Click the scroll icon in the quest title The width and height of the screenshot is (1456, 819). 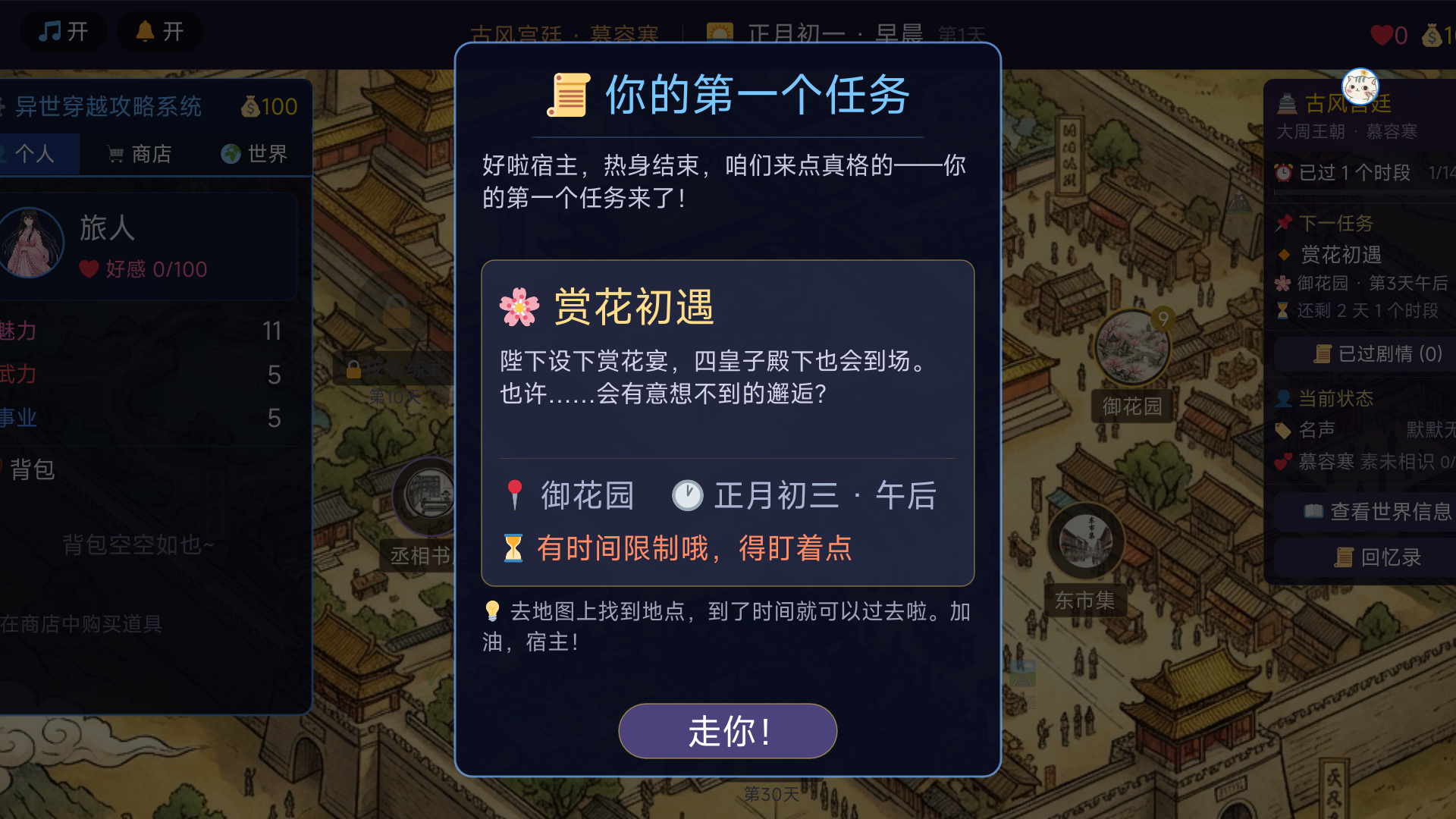click(x=567, y=96)
